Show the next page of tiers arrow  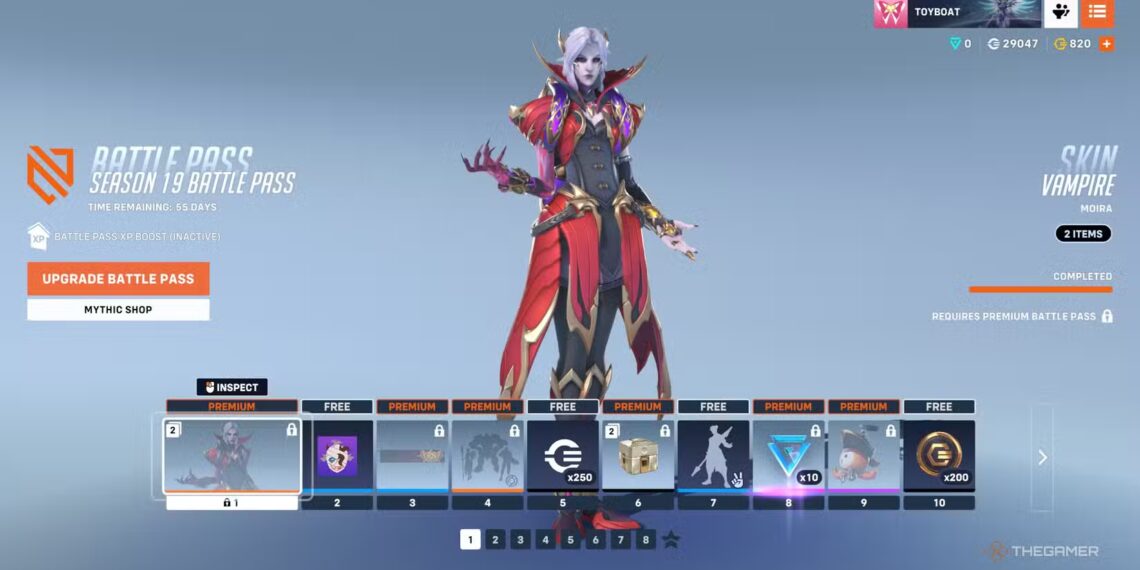[1042, 457]
